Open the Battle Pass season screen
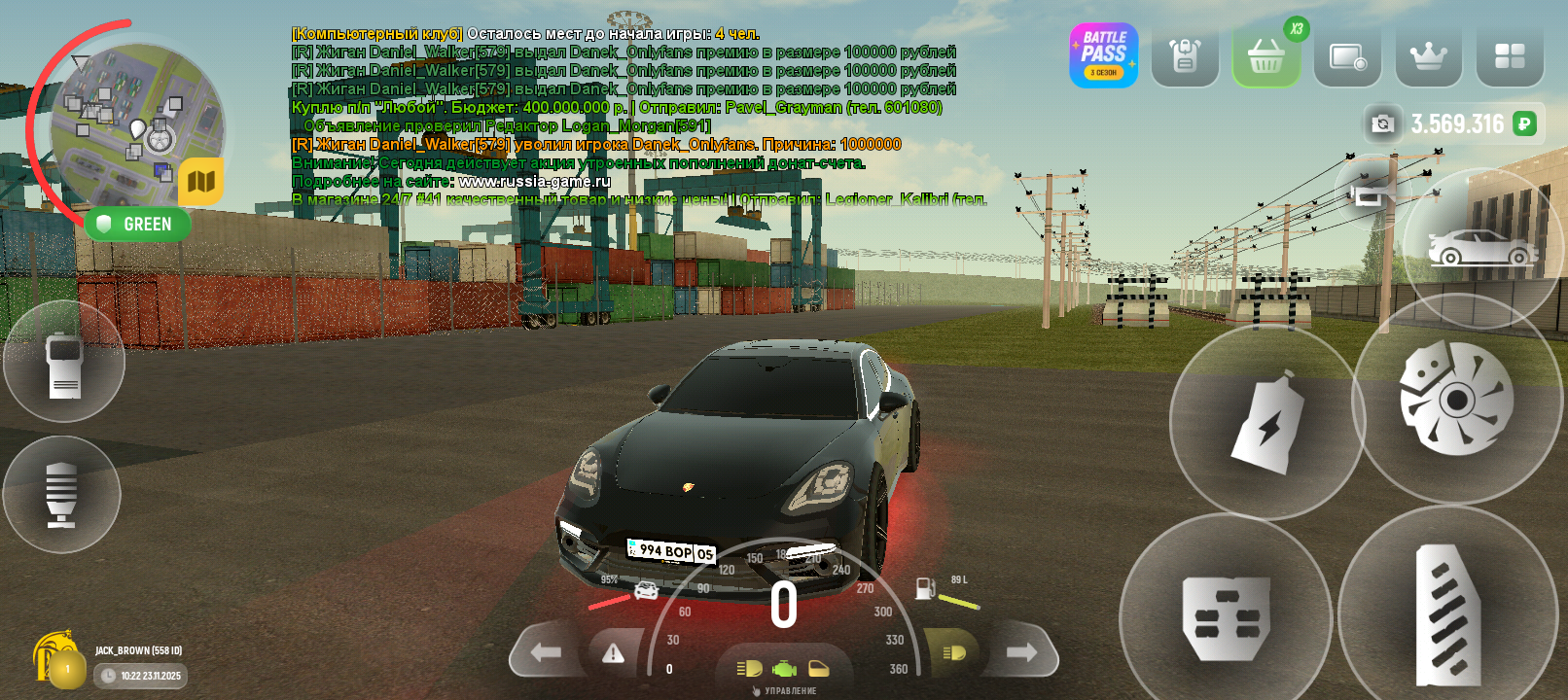 click(1104, 55)
